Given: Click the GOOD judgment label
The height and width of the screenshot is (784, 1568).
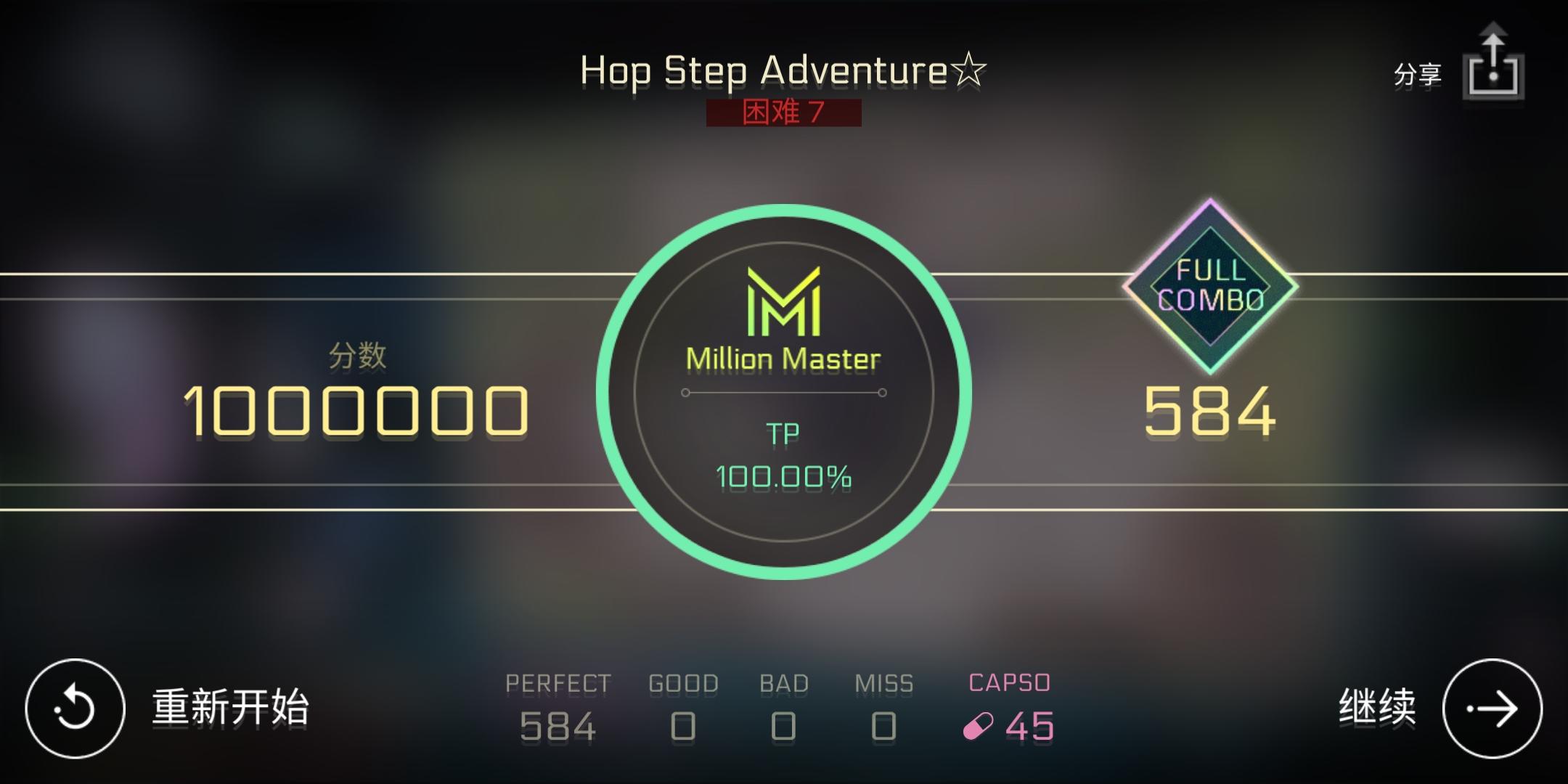Looking at the screenshot, I should coord(683,682).
